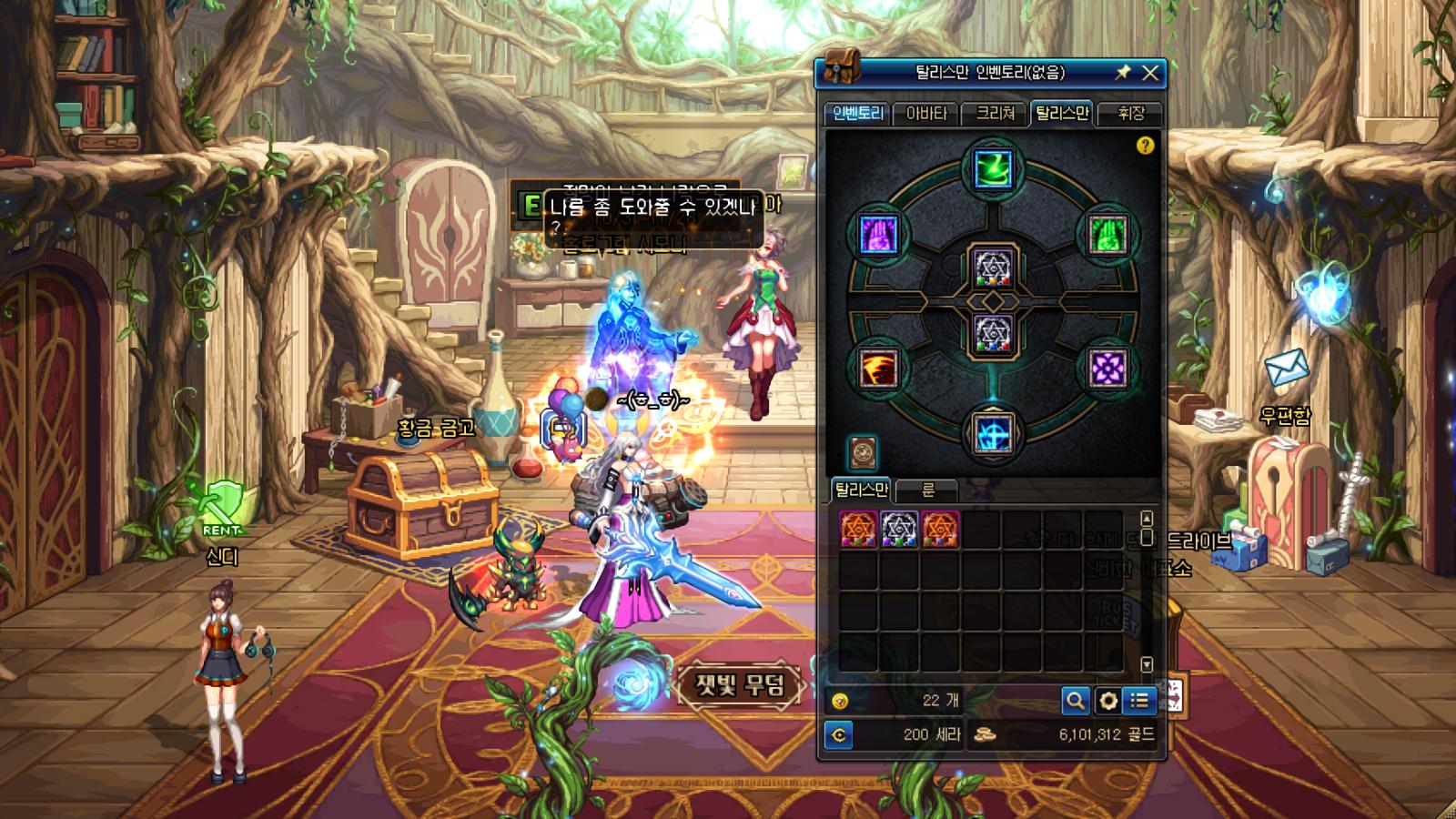
Task: Open the 휘장 tab
Action: coord(1130,114)
